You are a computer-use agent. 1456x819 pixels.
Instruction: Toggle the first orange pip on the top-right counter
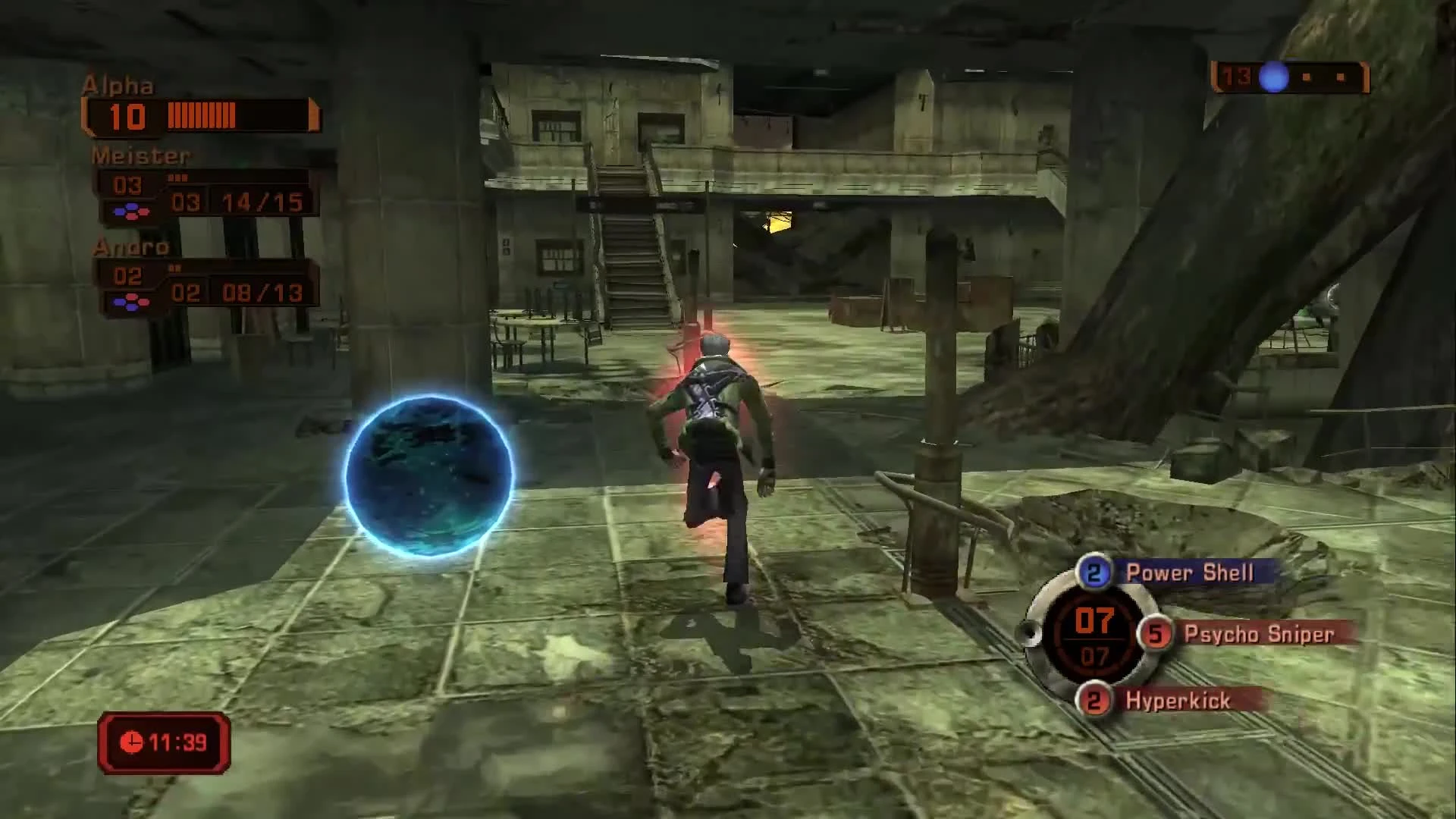pos(1306,77)
